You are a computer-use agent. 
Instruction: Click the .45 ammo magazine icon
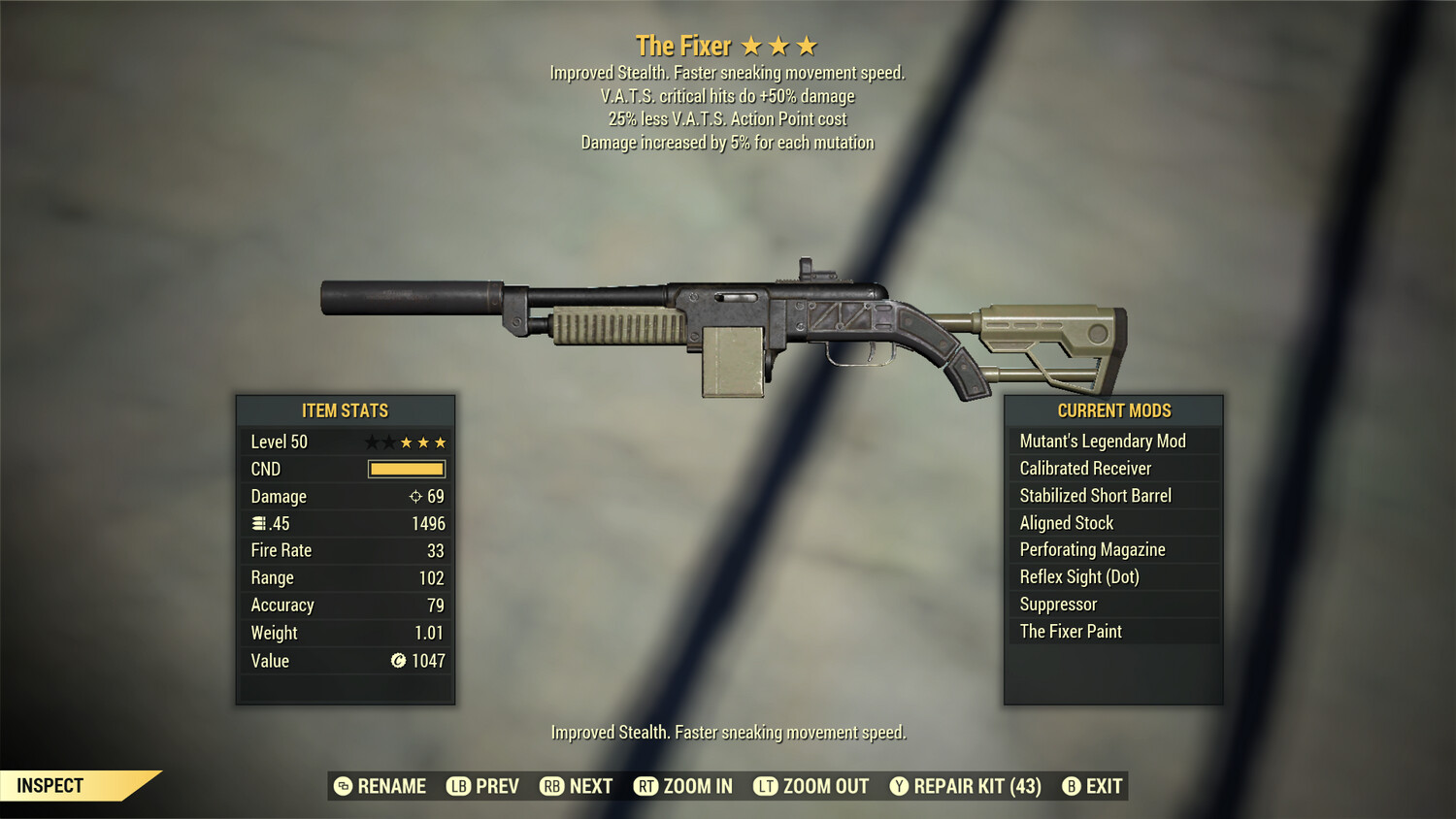pyautogui.click(x=259, y=523)
